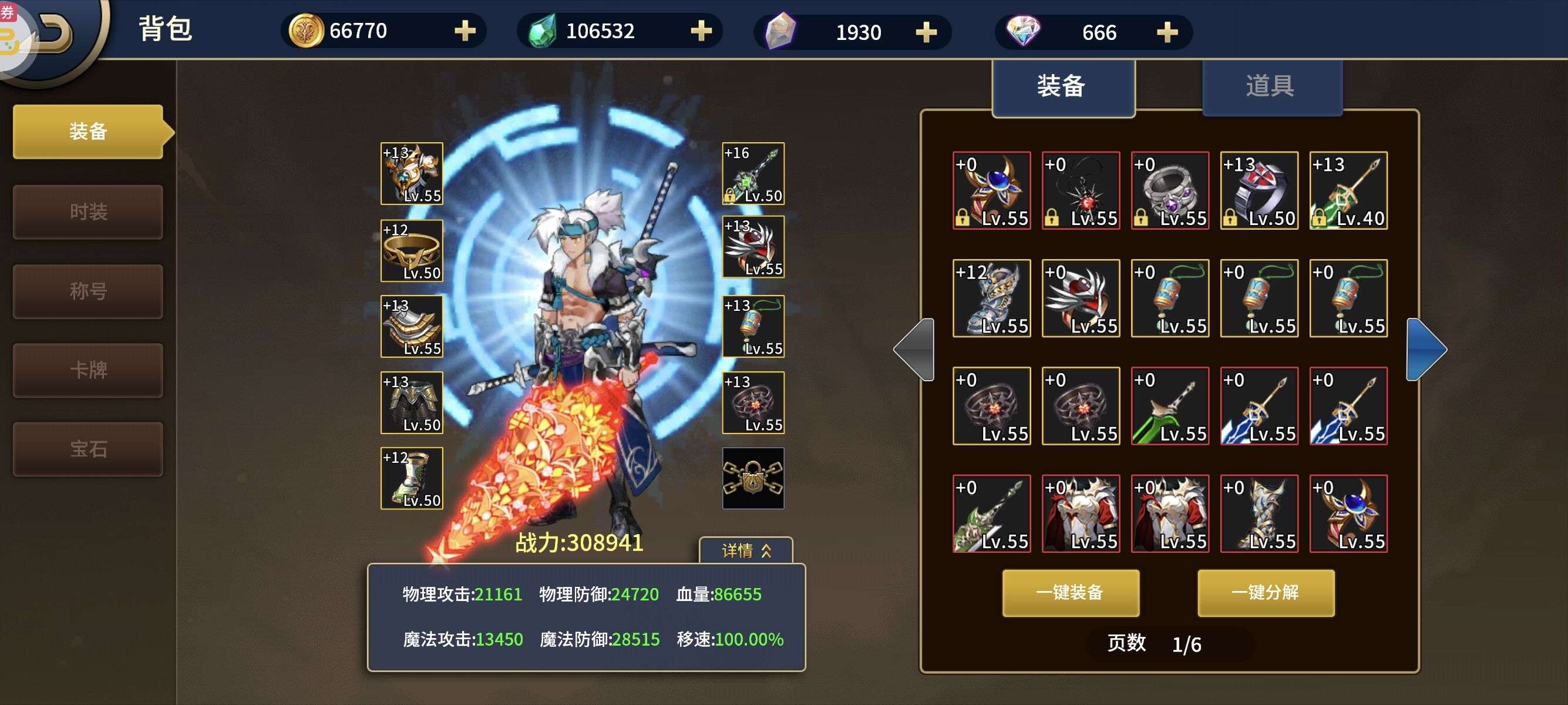Add more rainbow diamonds with plus button

[1167, 32]
